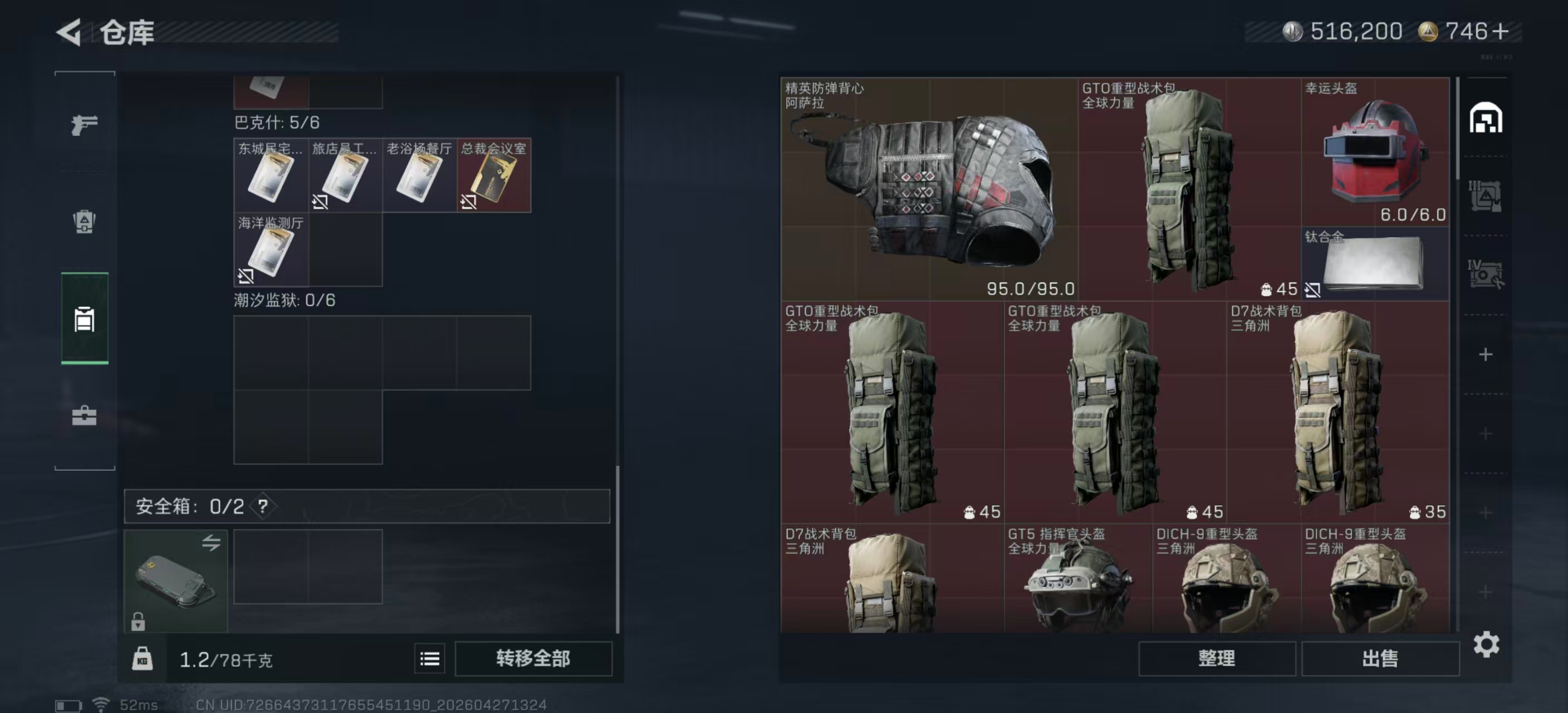Image resolution: width=1568 pixels, height=713 pixels.
Task: Select the 总裁会议室 keycard
Action: click(x=493, y=177)
